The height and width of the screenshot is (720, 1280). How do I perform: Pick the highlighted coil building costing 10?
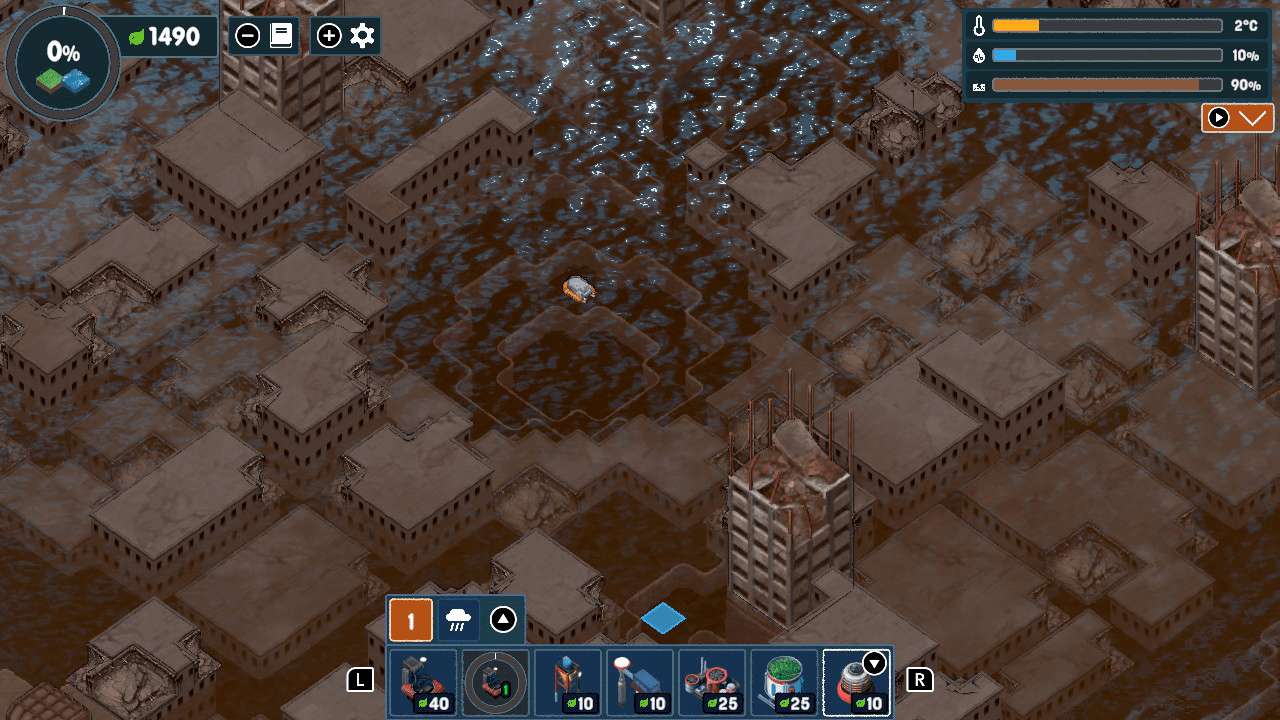coord(857,683)
